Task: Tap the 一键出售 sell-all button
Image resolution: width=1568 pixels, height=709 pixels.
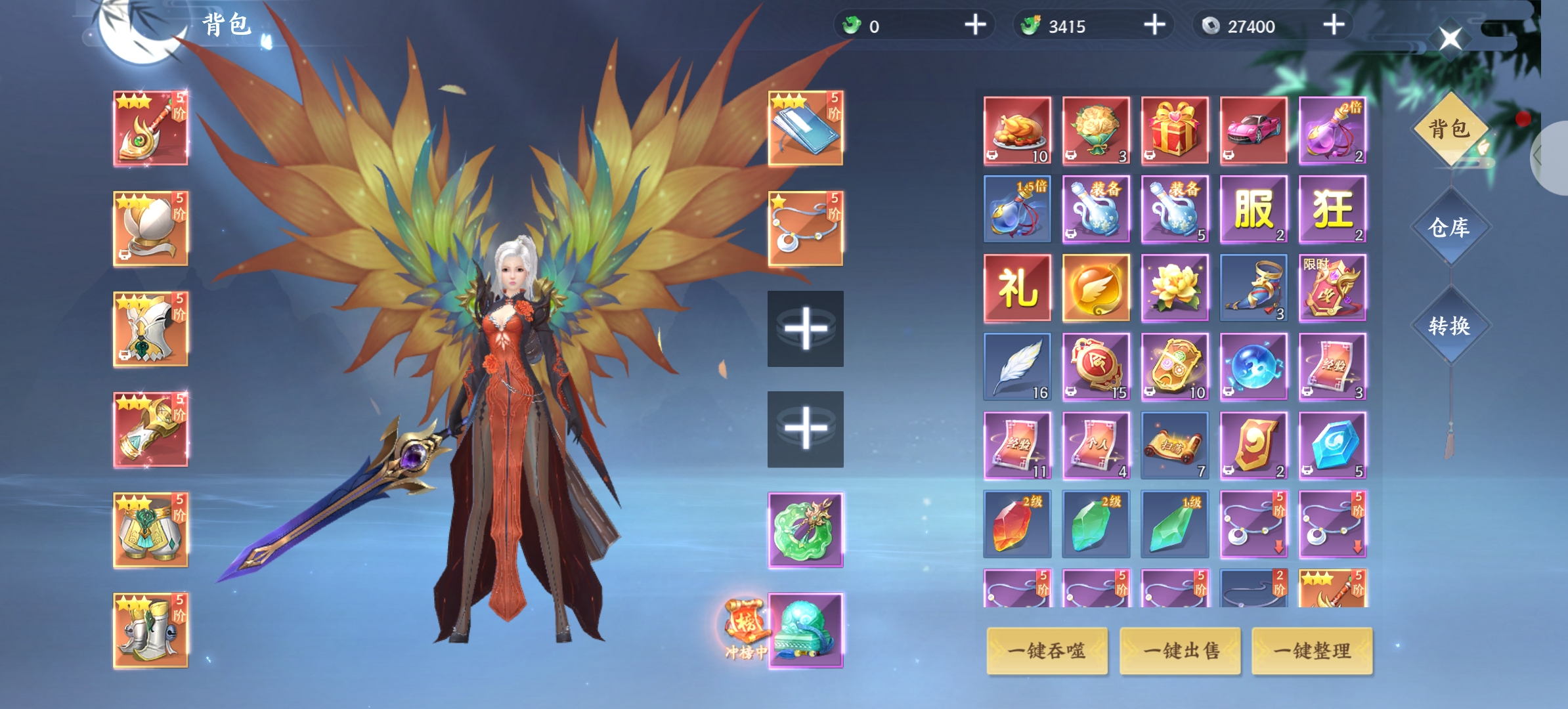Action: point(1180,651)
